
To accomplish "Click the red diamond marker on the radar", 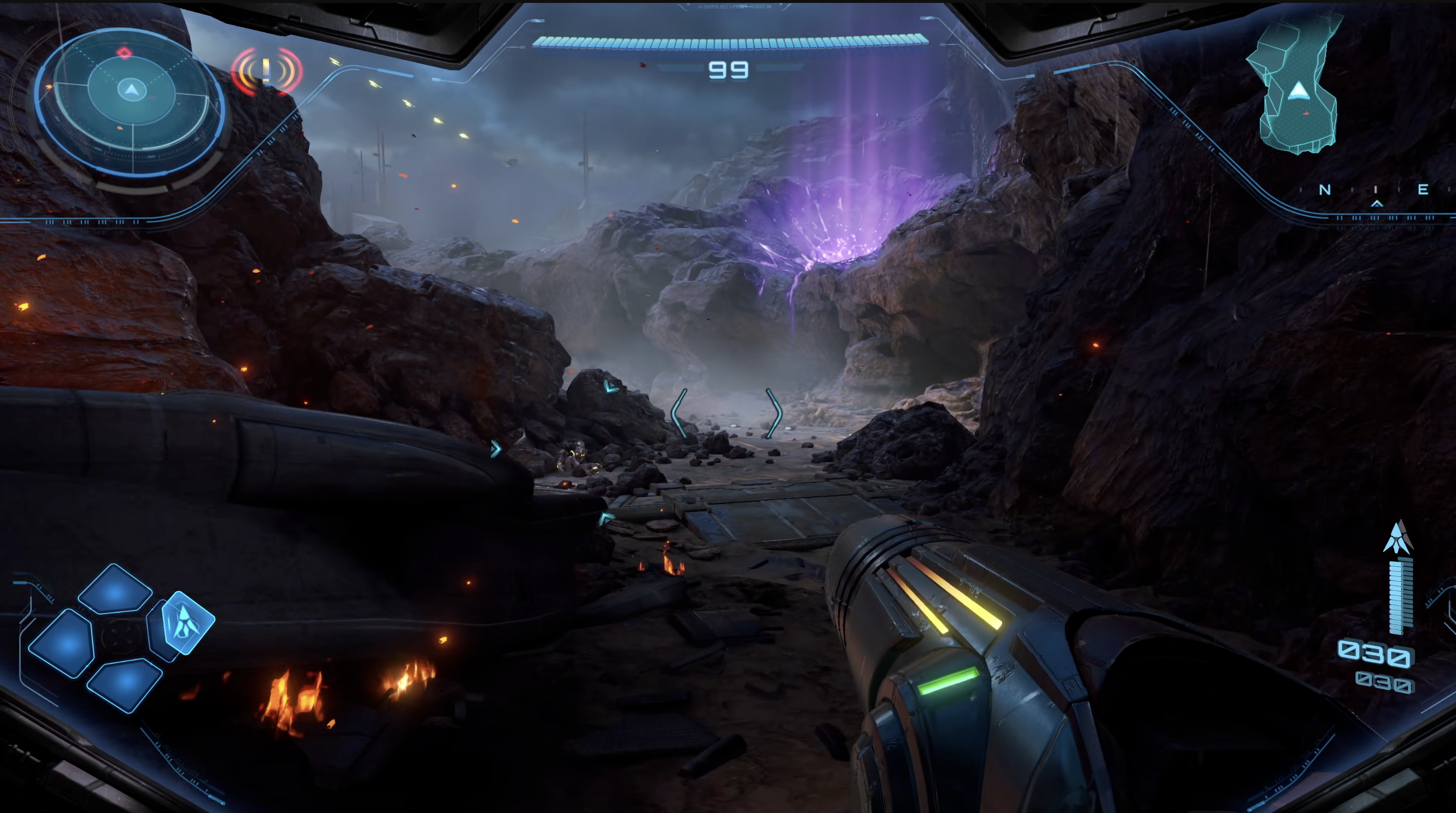I will pos(124,53).
